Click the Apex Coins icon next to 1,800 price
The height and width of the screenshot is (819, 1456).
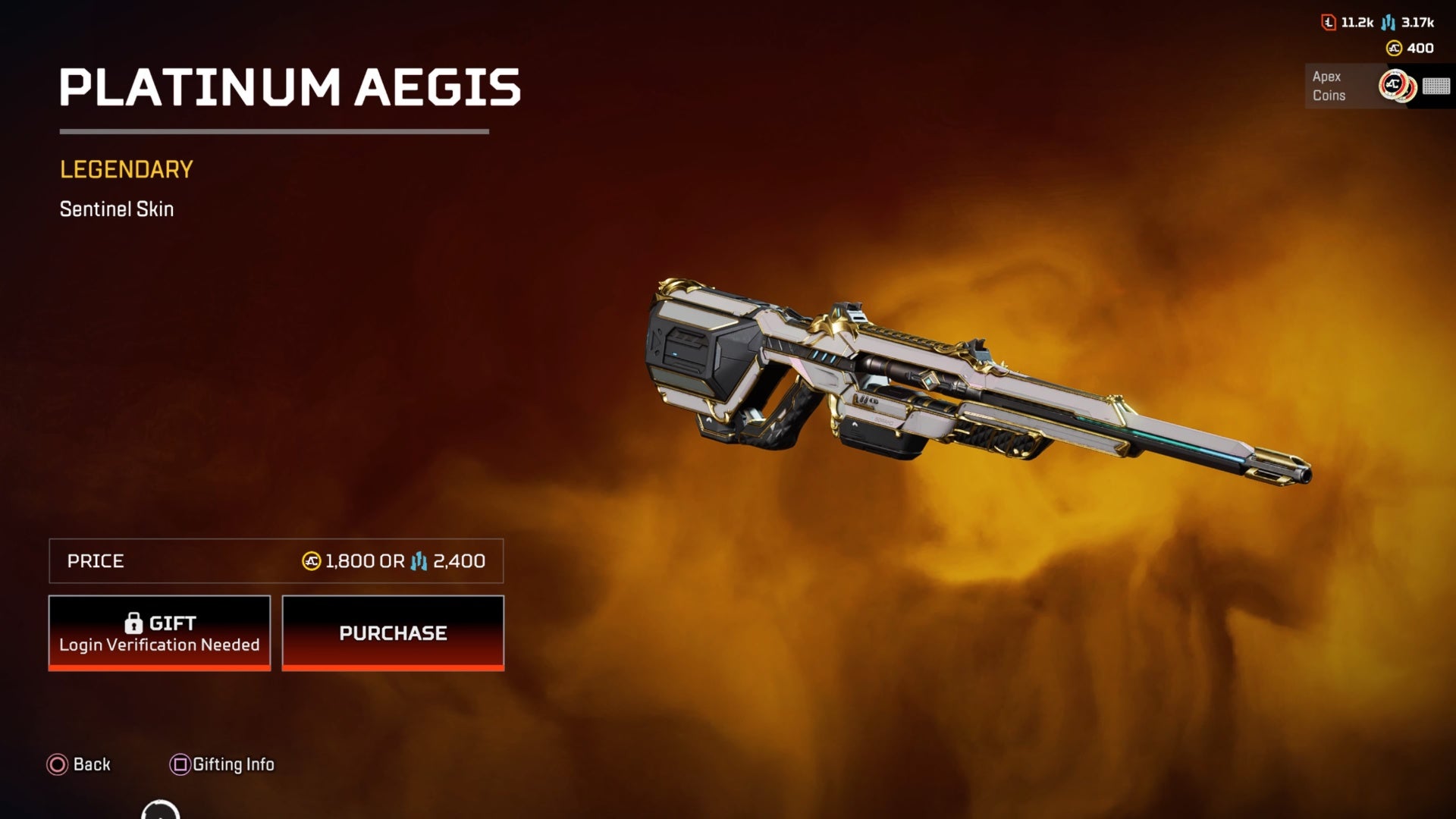pos(309,561)
